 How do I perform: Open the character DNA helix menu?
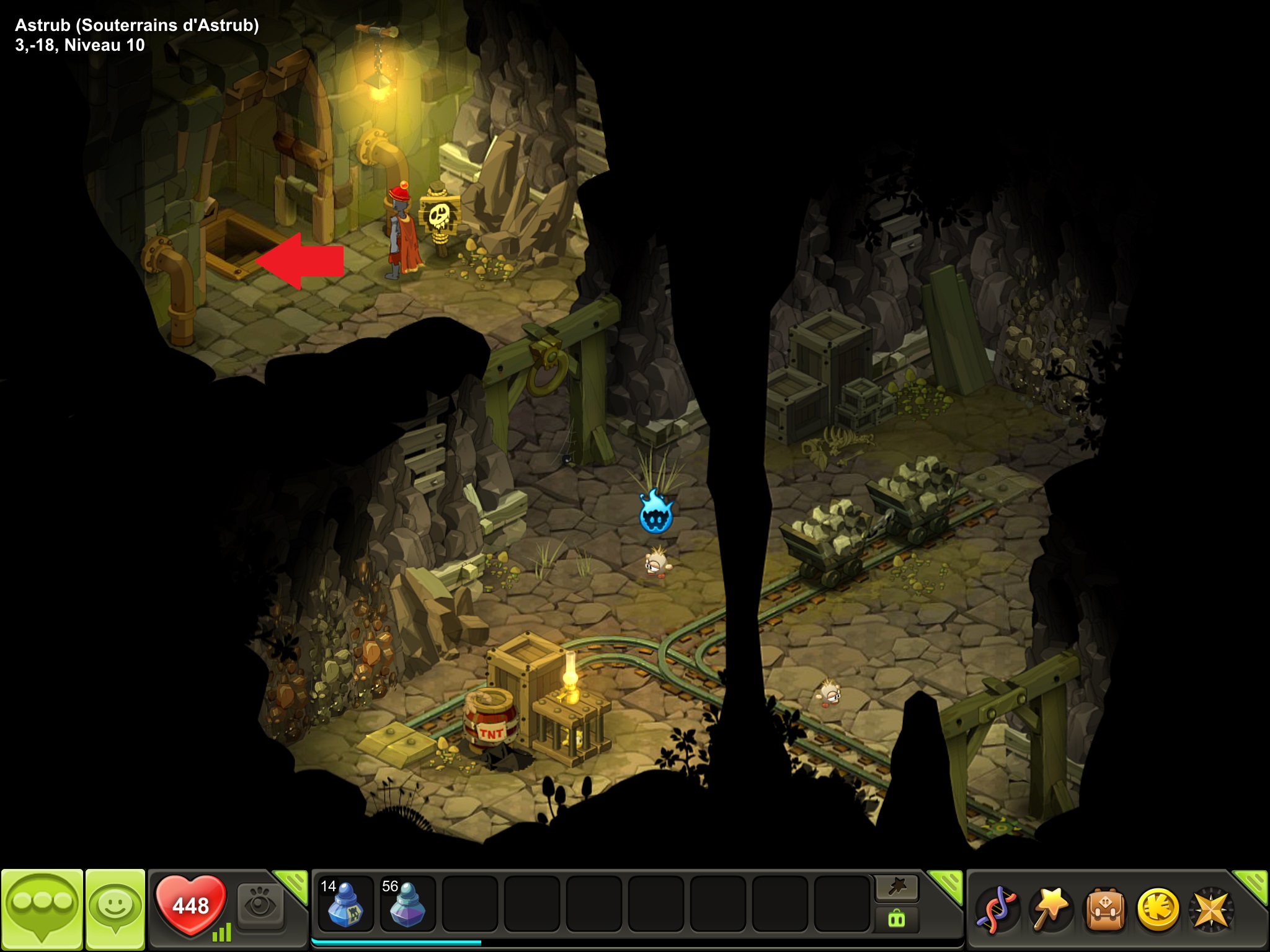click(x=996, y=910)
